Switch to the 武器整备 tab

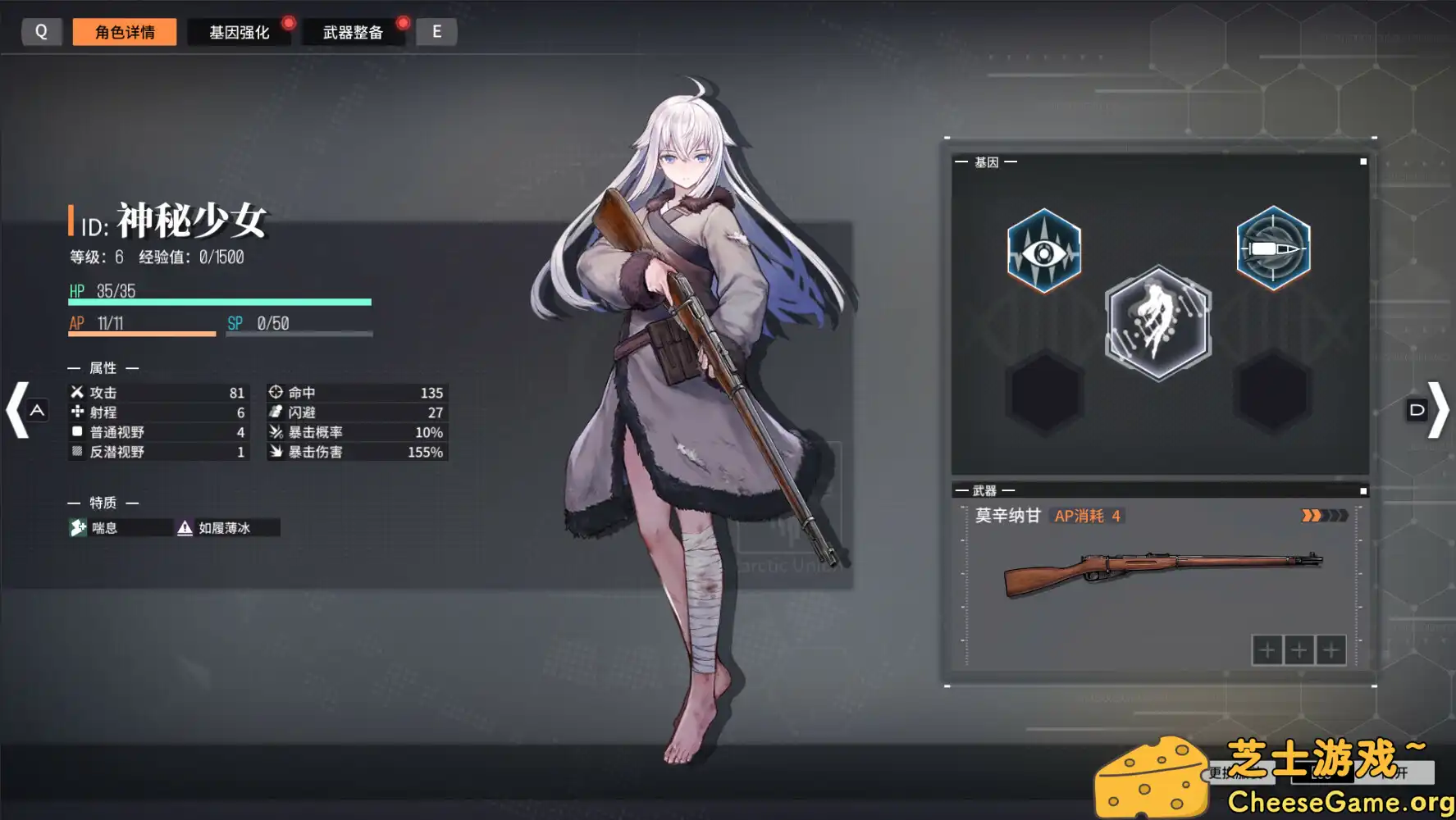click(x=354, y=32)
